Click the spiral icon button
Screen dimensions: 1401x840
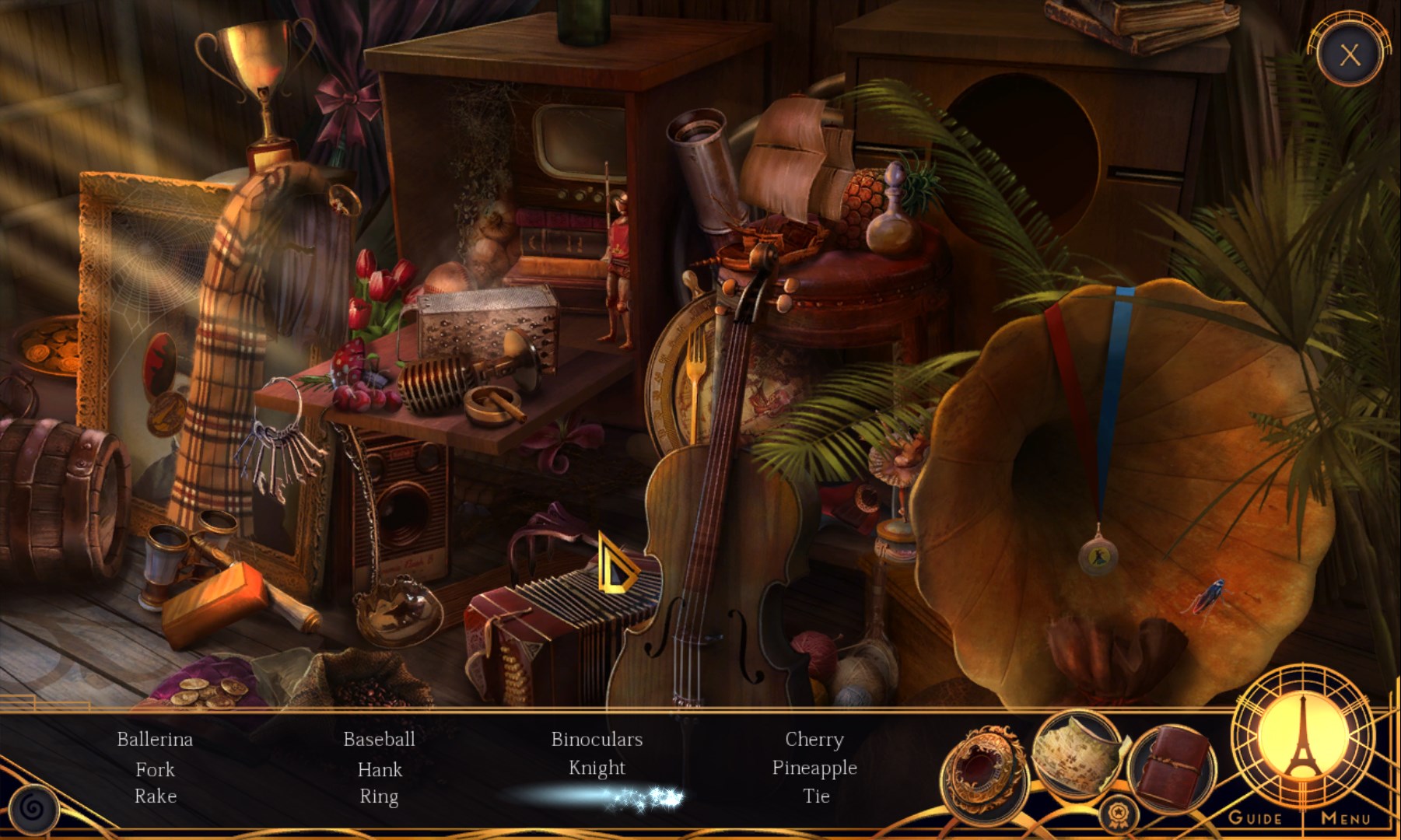33,809
